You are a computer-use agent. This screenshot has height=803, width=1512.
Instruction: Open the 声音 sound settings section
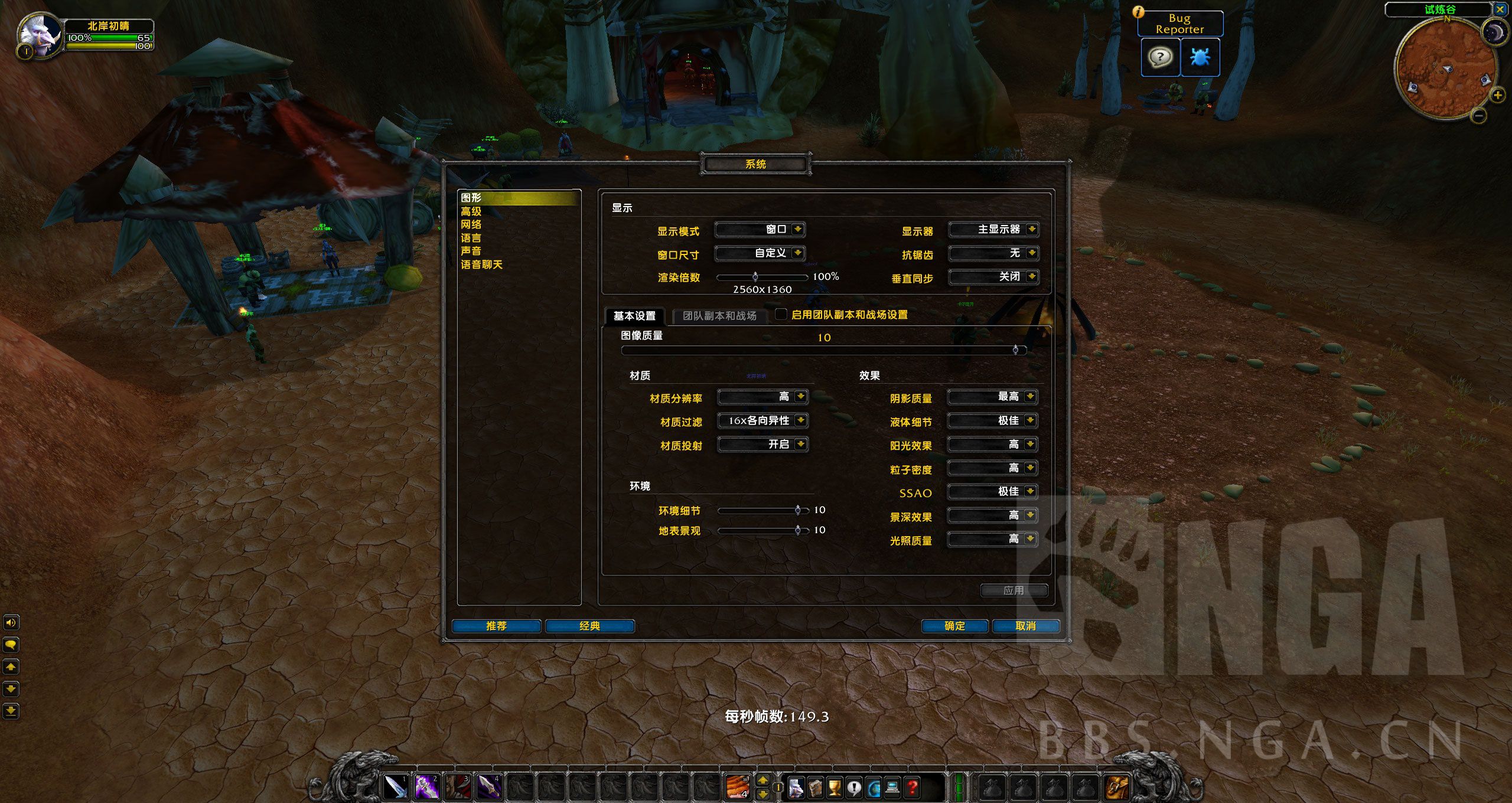point(471,251)
